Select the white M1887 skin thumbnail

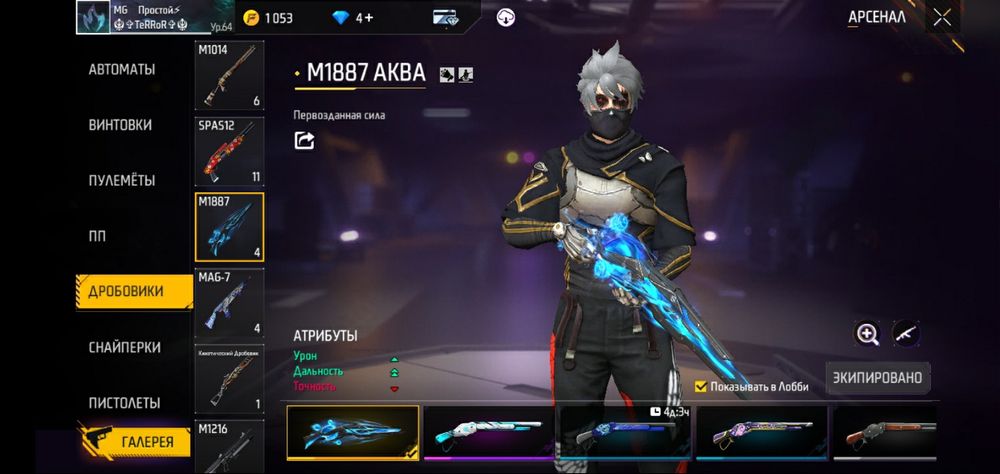point(489,432)
